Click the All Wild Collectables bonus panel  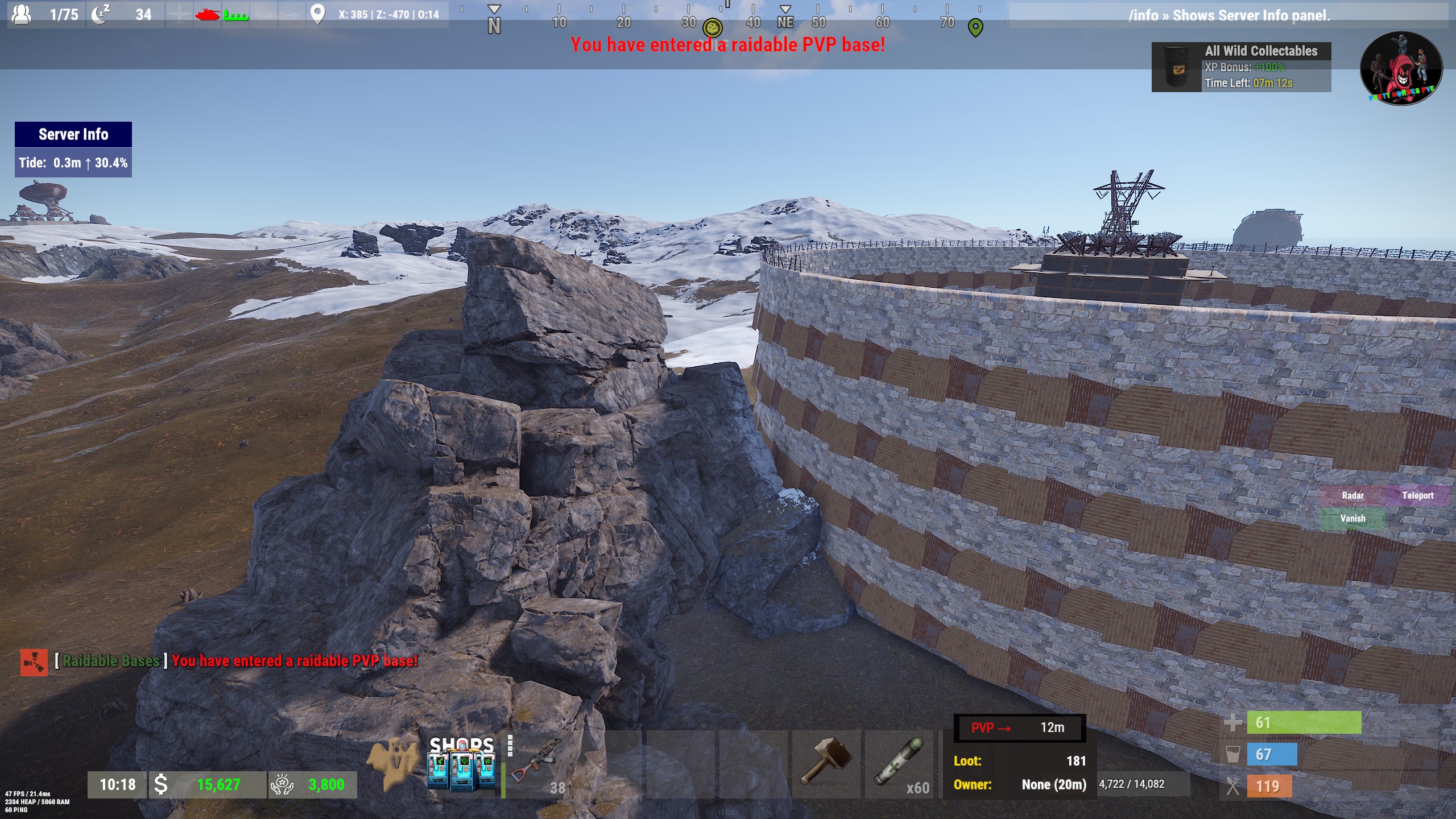1241,67
